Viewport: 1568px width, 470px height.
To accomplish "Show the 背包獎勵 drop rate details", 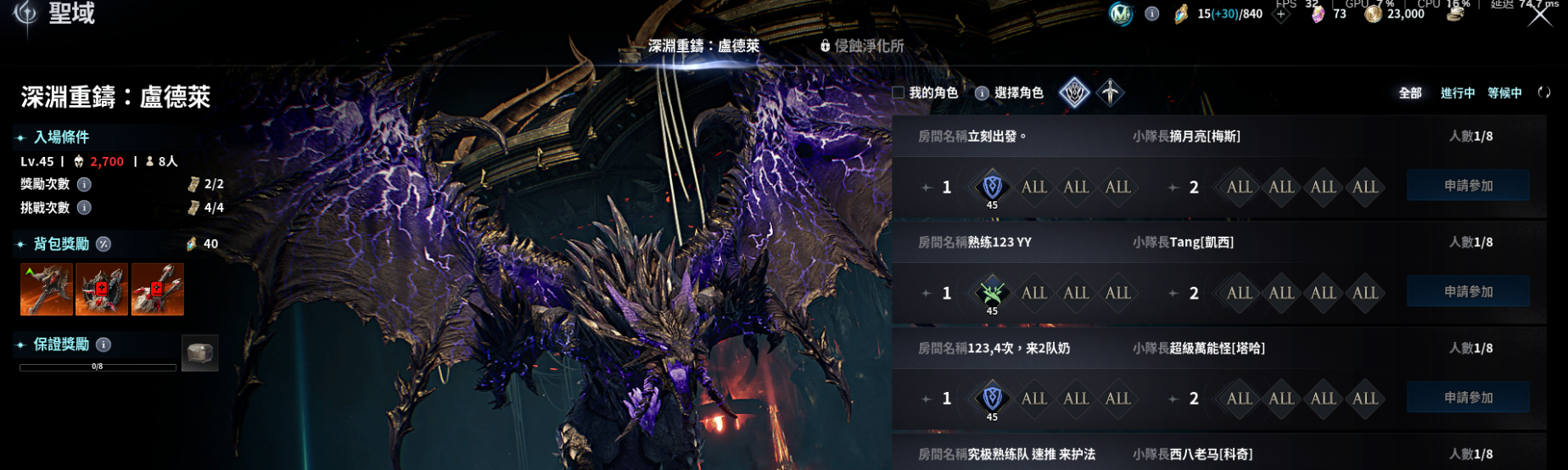I will [104, 244].
